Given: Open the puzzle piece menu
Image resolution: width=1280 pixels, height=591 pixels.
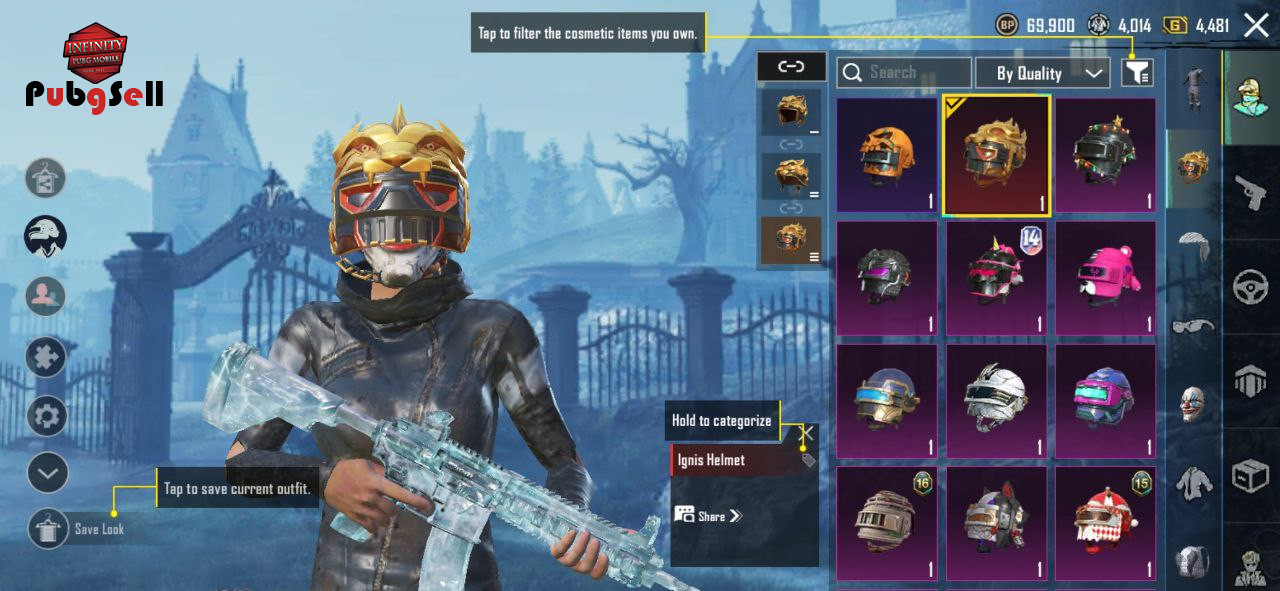Looking at the screenshot, I should pos(46,356).
